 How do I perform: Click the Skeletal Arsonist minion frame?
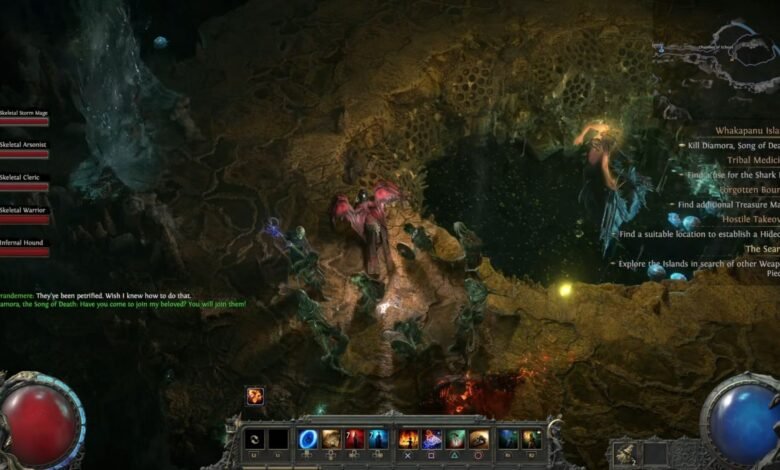(24, 150)
